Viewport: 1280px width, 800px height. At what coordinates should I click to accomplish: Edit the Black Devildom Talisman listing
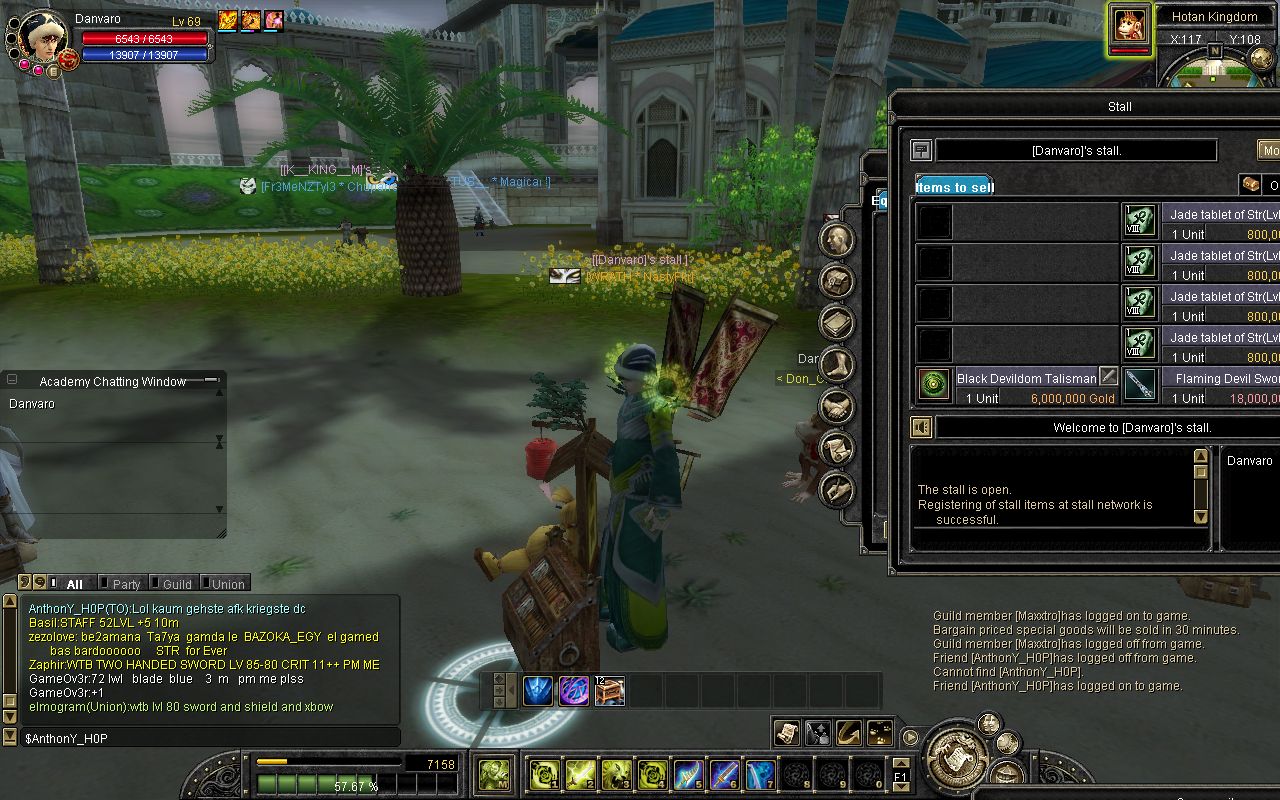coord(1108,377)
